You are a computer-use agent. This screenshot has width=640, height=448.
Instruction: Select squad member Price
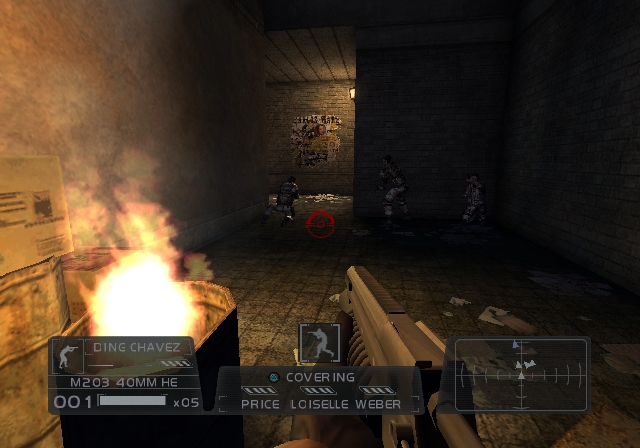click(260, 404)
